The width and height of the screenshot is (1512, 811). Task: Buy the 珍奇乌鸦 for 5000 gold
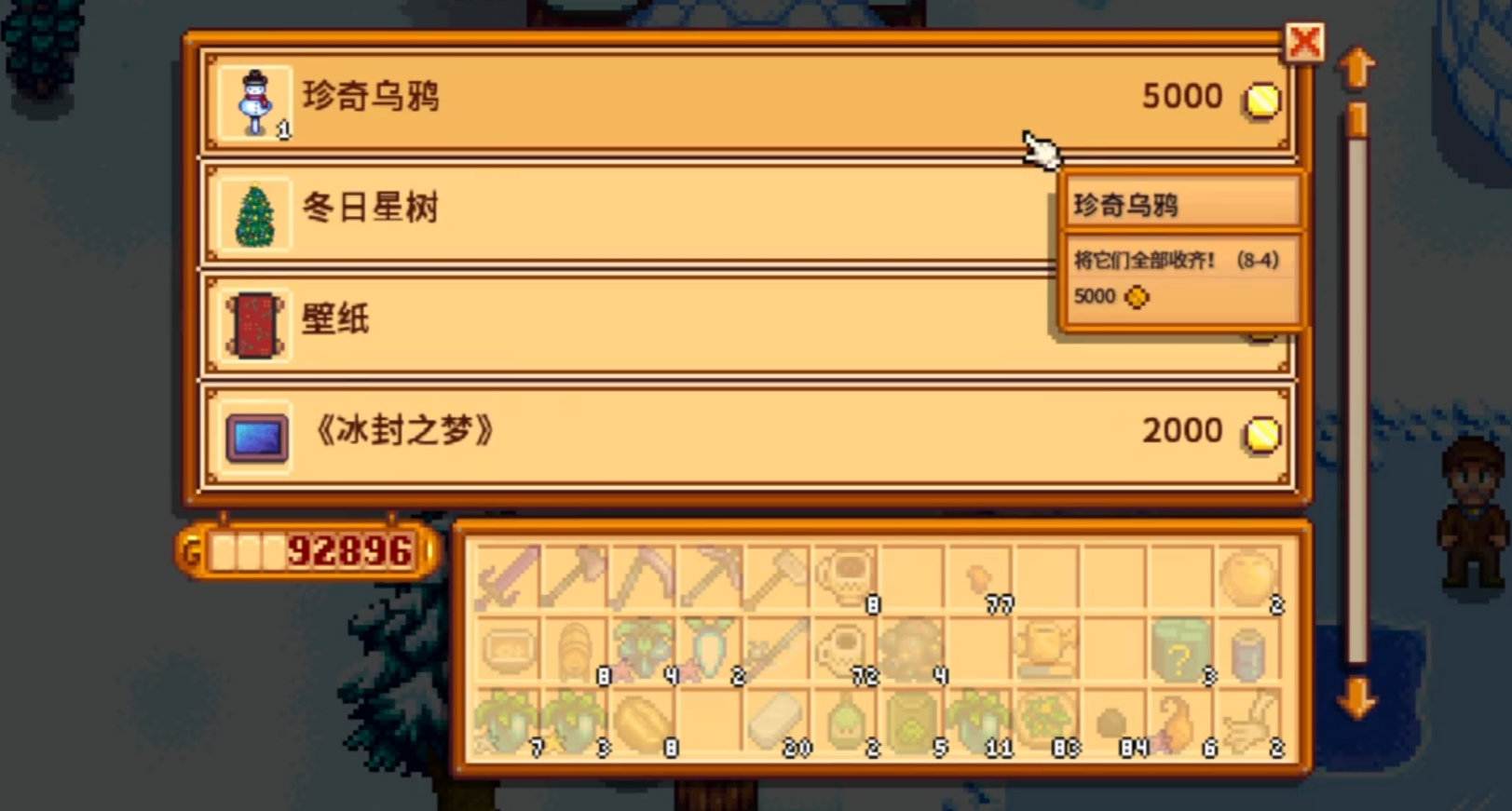pos(652,98)
